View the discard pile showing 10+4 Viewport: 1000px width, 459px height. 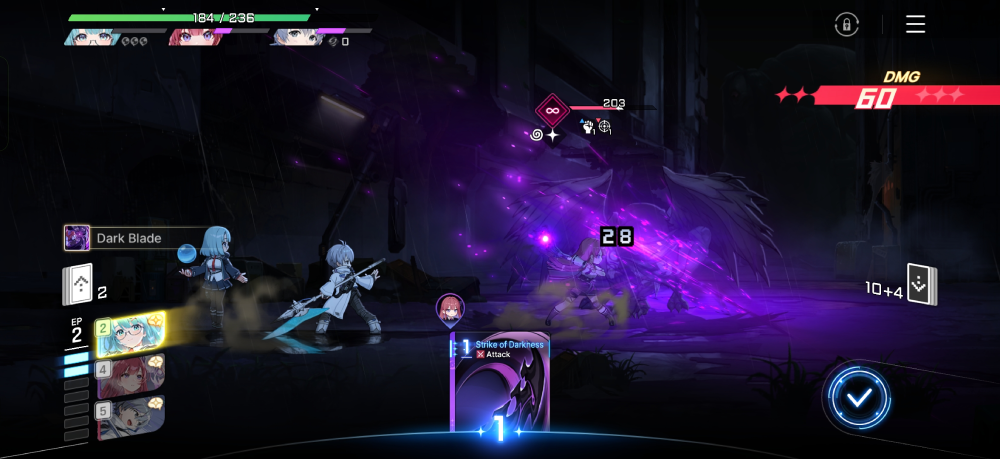921,283
